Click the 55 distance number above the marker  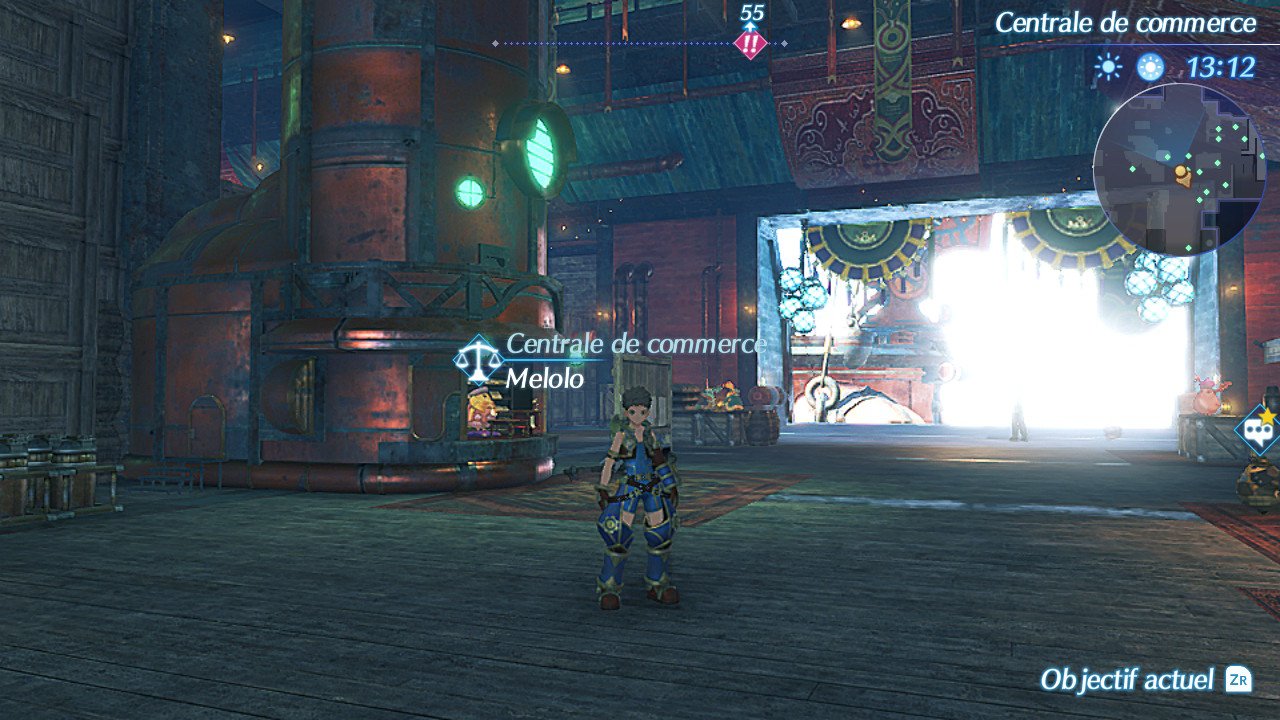[x=751, y=13]
